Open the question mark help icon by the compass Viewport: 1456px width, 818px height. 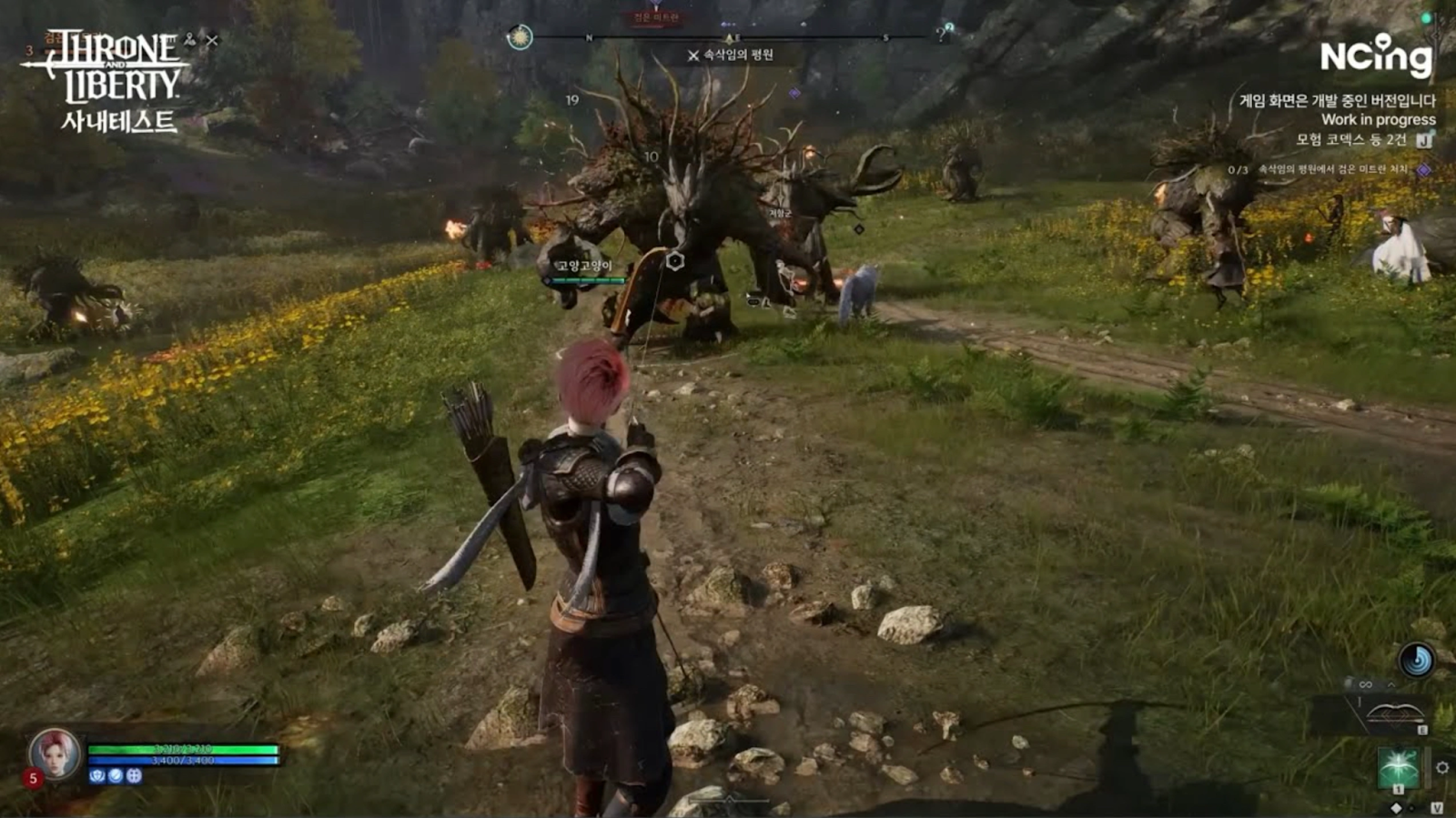944,35
